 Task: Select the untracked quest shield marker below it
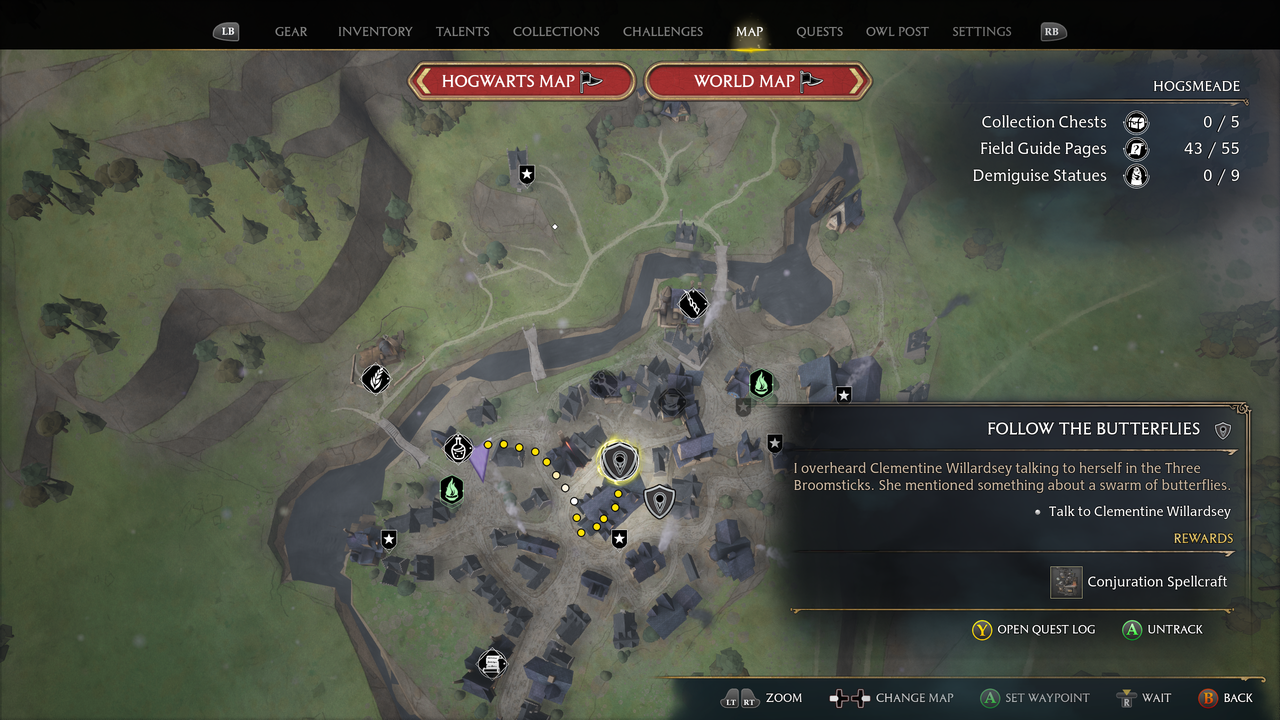point(659,501)
